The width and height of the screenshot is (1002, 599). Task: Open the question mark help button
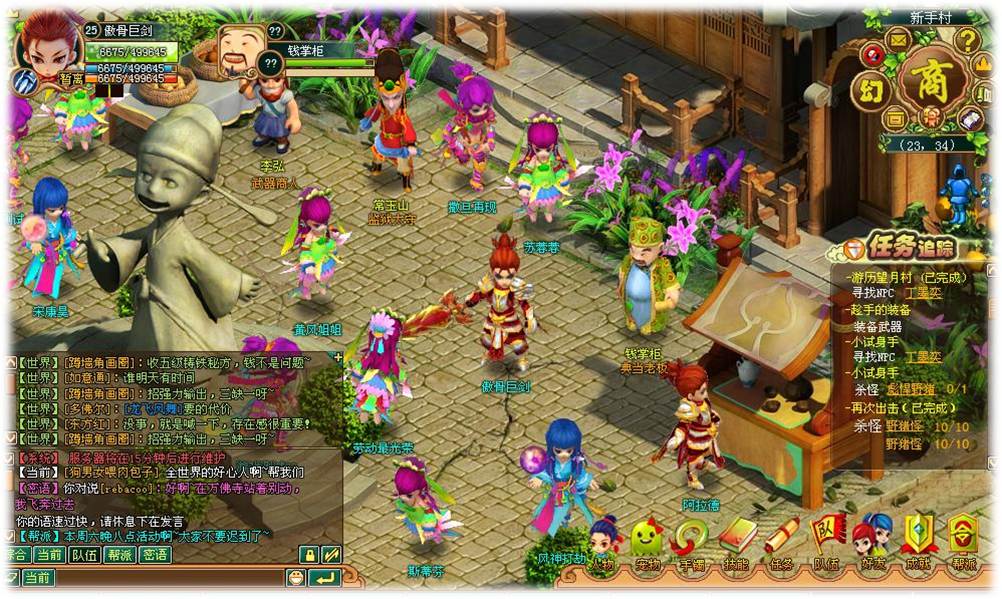[967, 40]
